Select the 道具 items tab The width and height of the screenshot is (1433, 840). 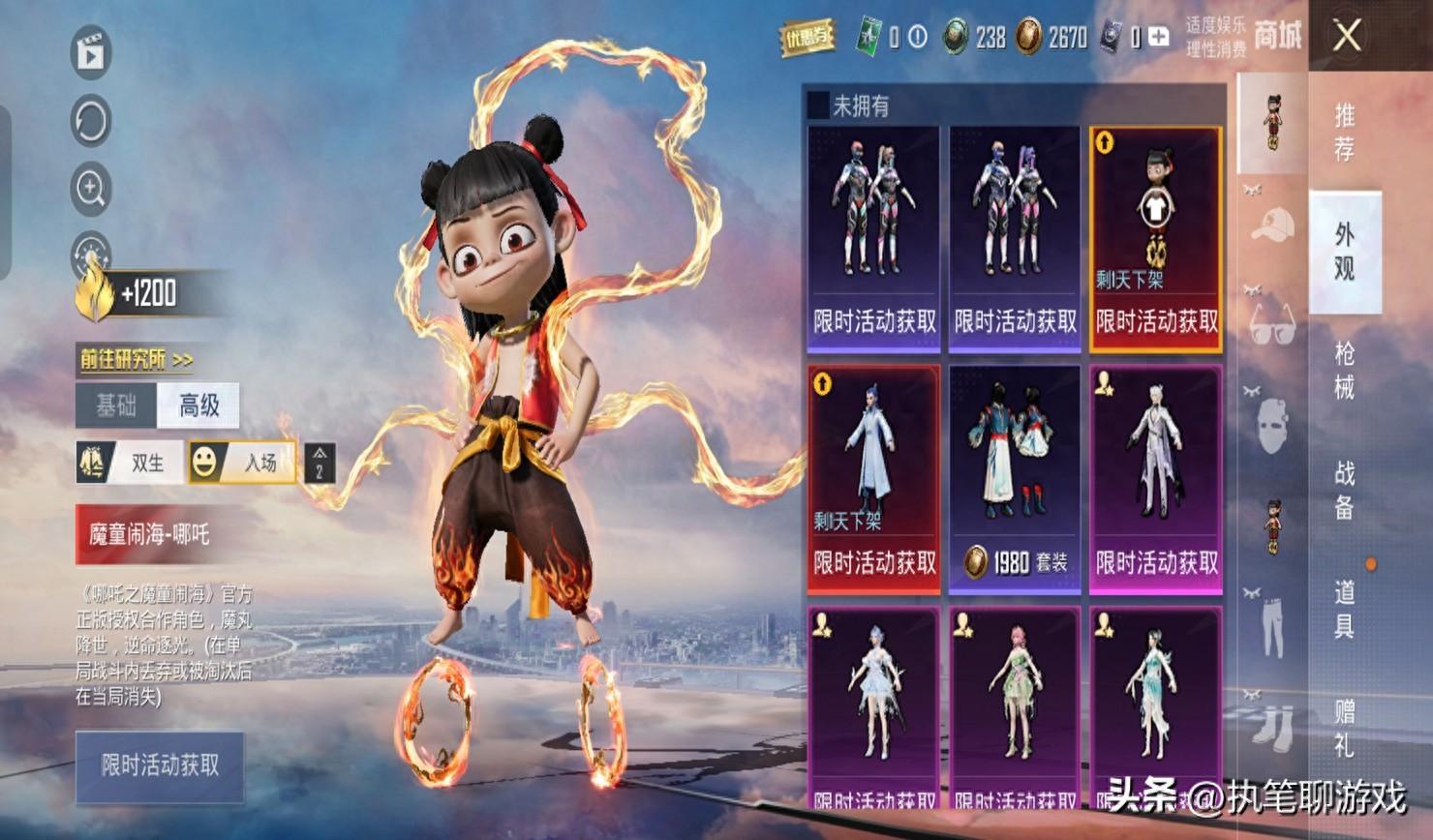pyautogui.click(x=1344, y=608)
